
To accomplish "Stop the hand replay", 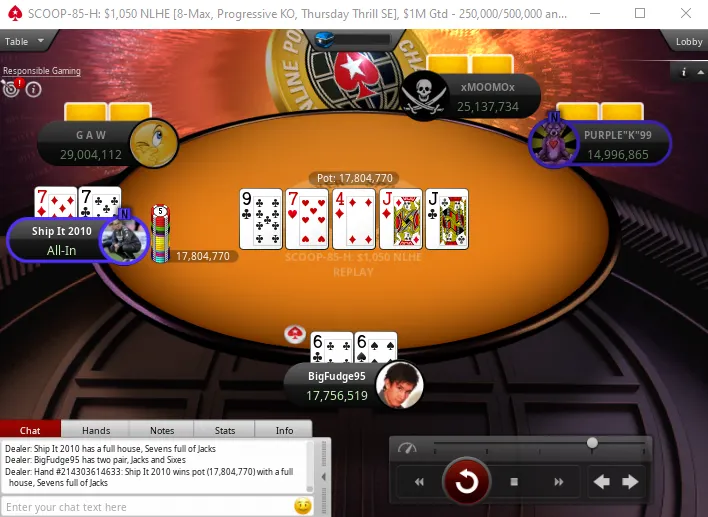I will (x=513, y=482).
